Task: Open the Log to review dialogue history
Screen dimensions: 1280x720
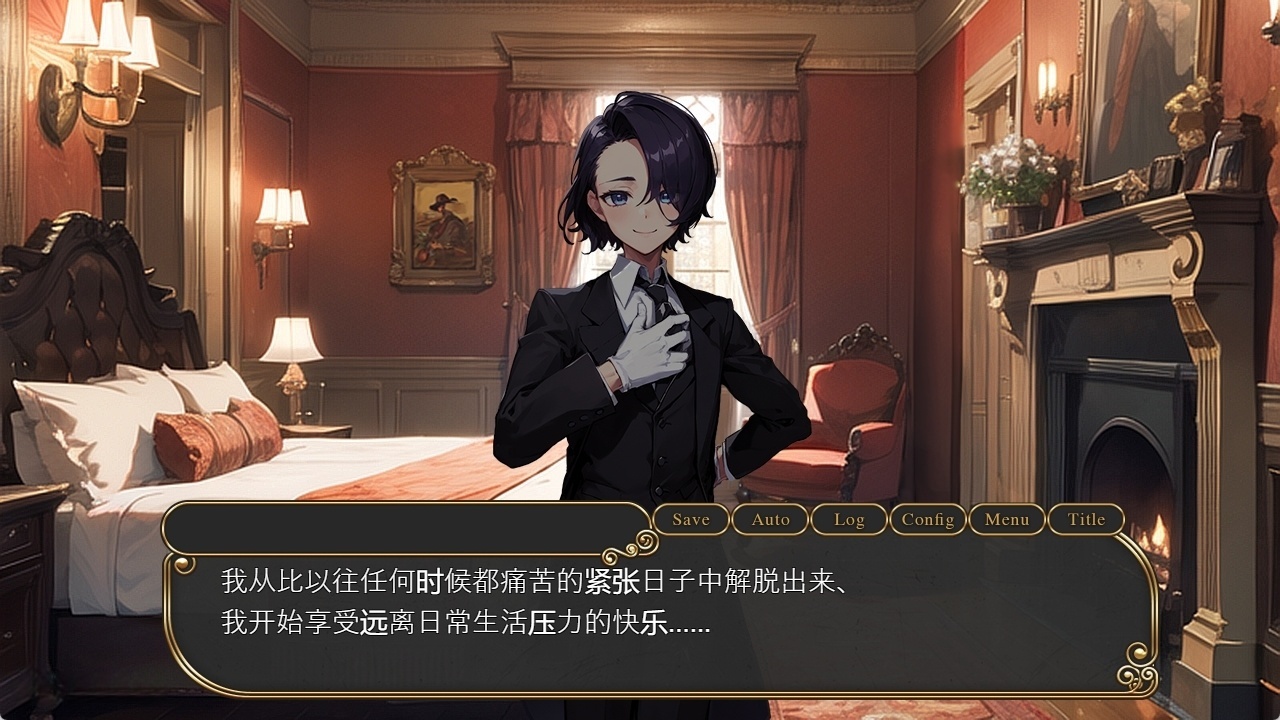Action: pyautogui.click(x=848, y=520)
